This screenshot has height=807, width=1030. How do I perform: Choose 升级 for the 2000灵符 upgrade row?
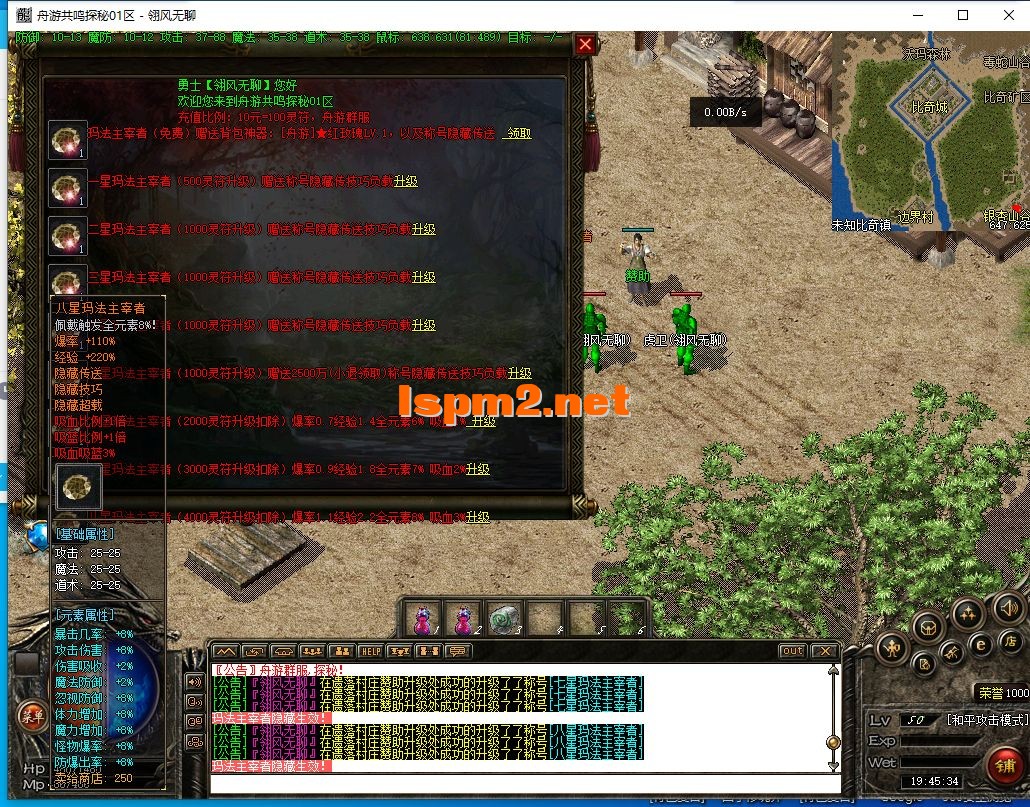(x=484, y=421)
